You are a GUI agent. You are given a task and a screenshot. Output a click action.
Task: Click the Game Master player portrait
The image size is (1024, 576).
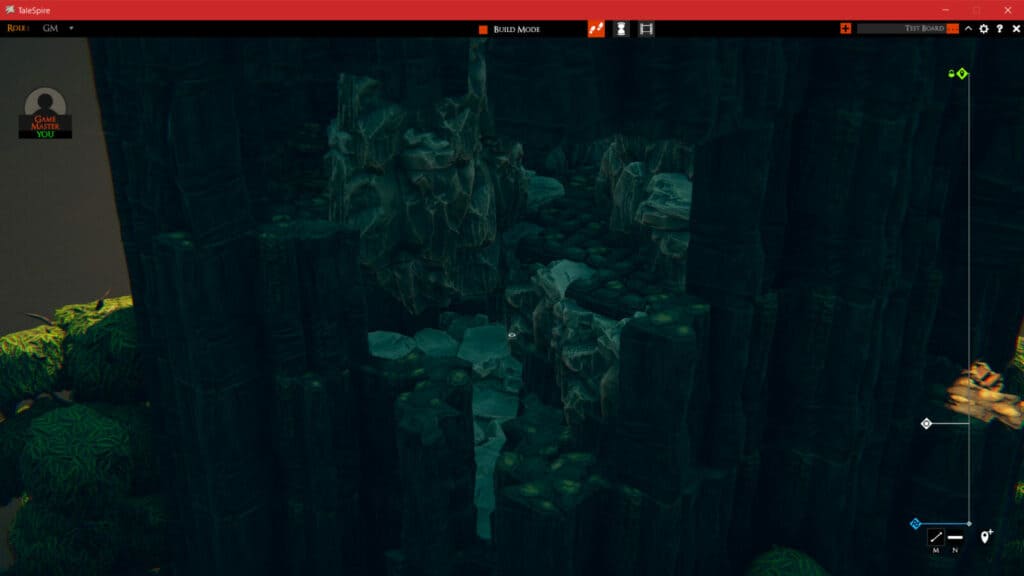[x=45, y=108]
